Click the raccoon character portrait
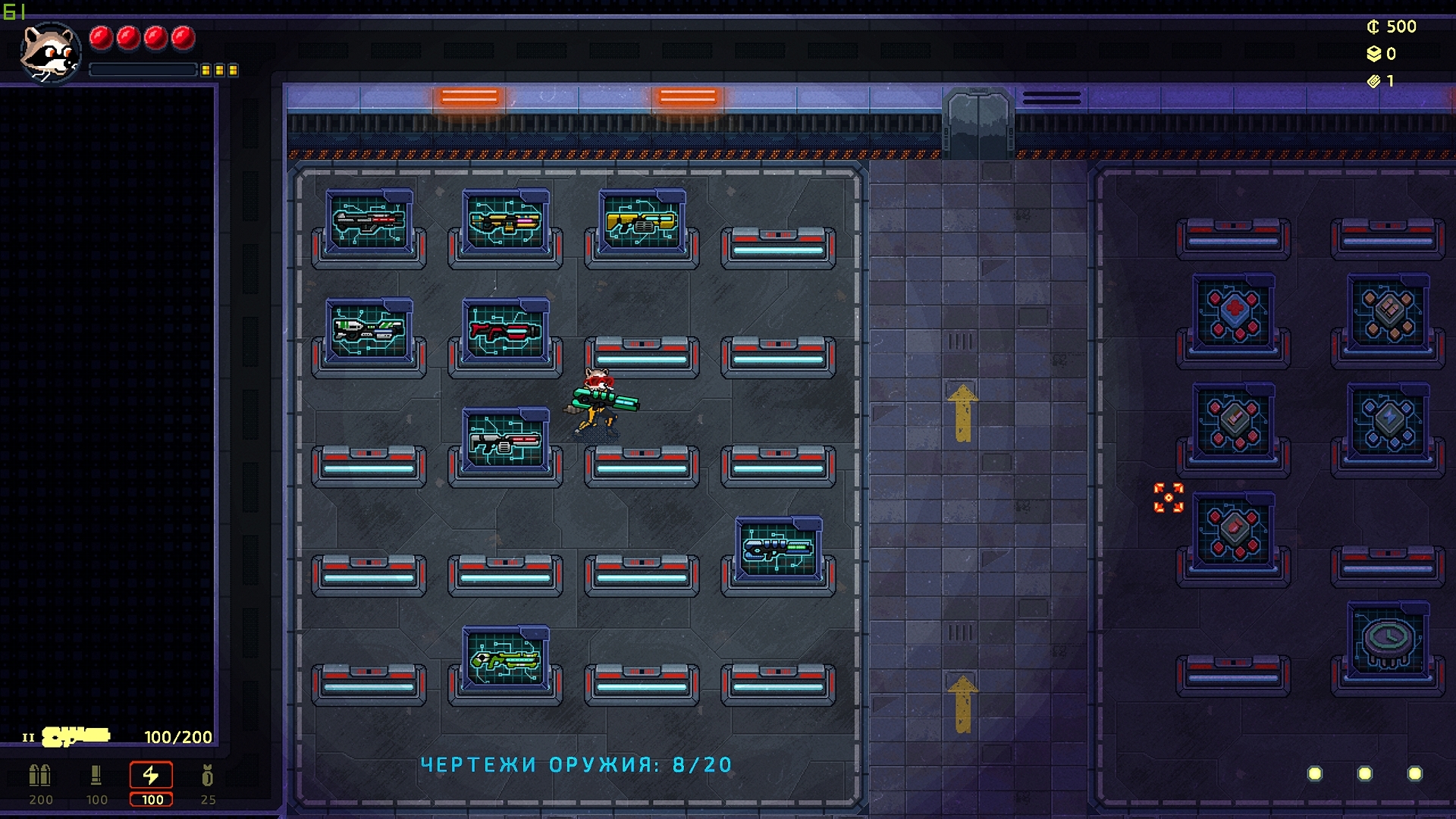Screen dimensions: 1456x819 [x=50, y=52]
